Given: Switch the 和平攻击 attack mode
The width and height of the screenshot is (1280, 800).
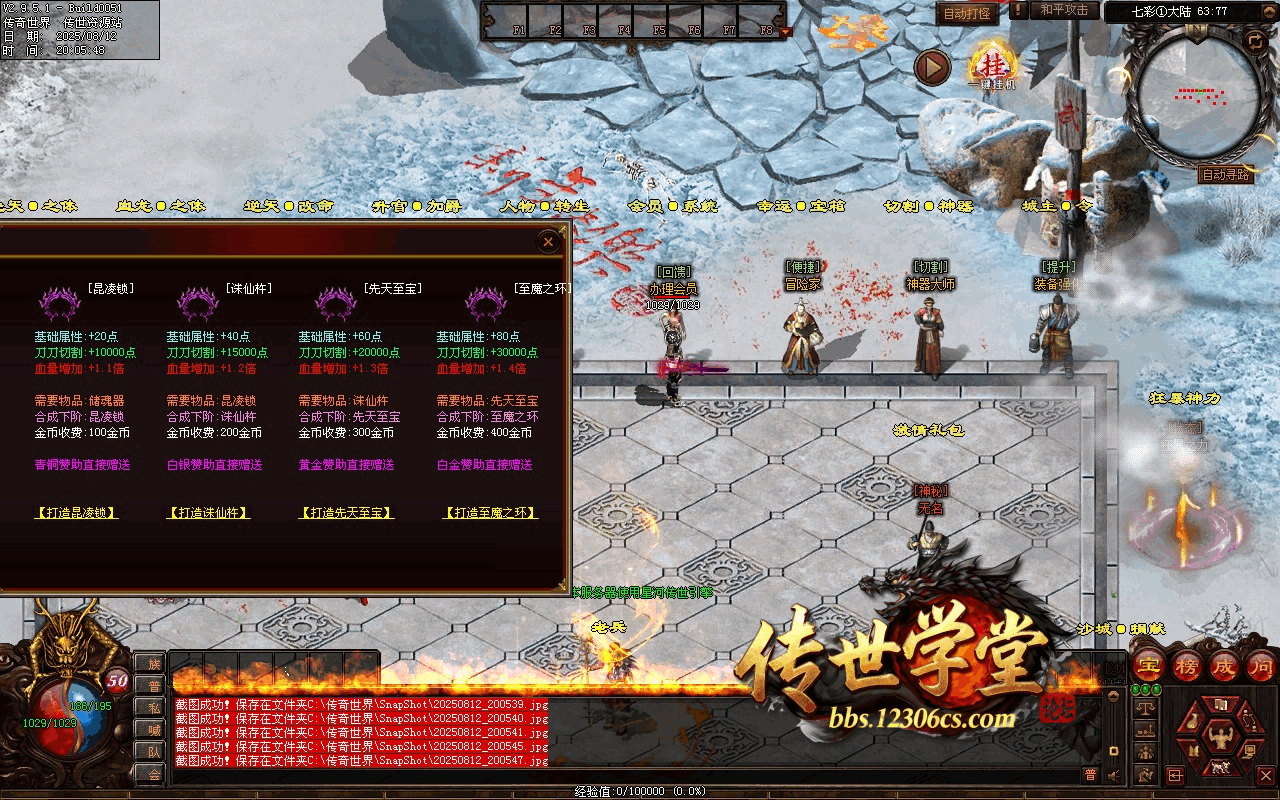Looking at the screenshot, I should pos(1063,10).
